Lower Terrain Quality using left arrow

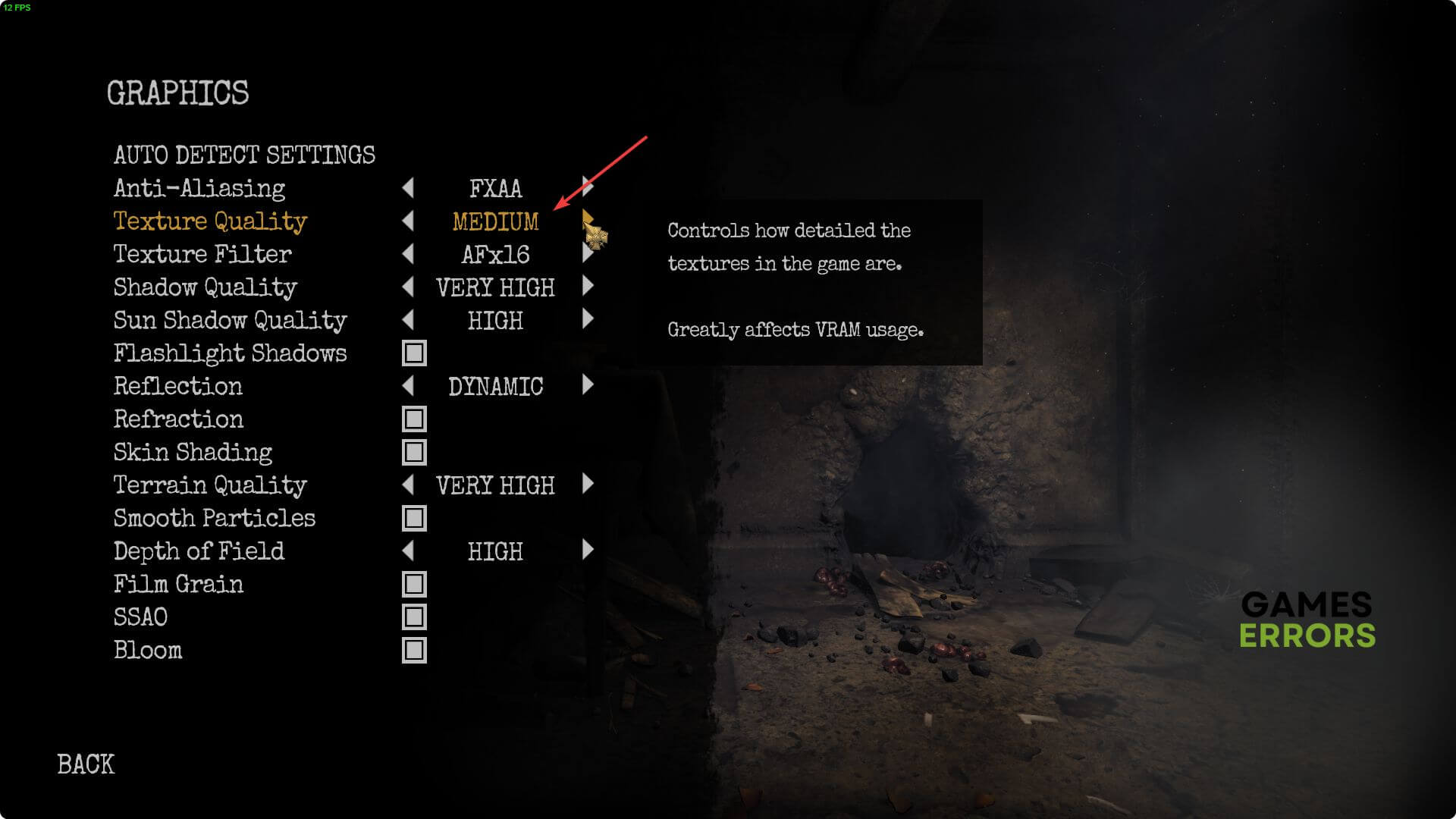[408, 485]
